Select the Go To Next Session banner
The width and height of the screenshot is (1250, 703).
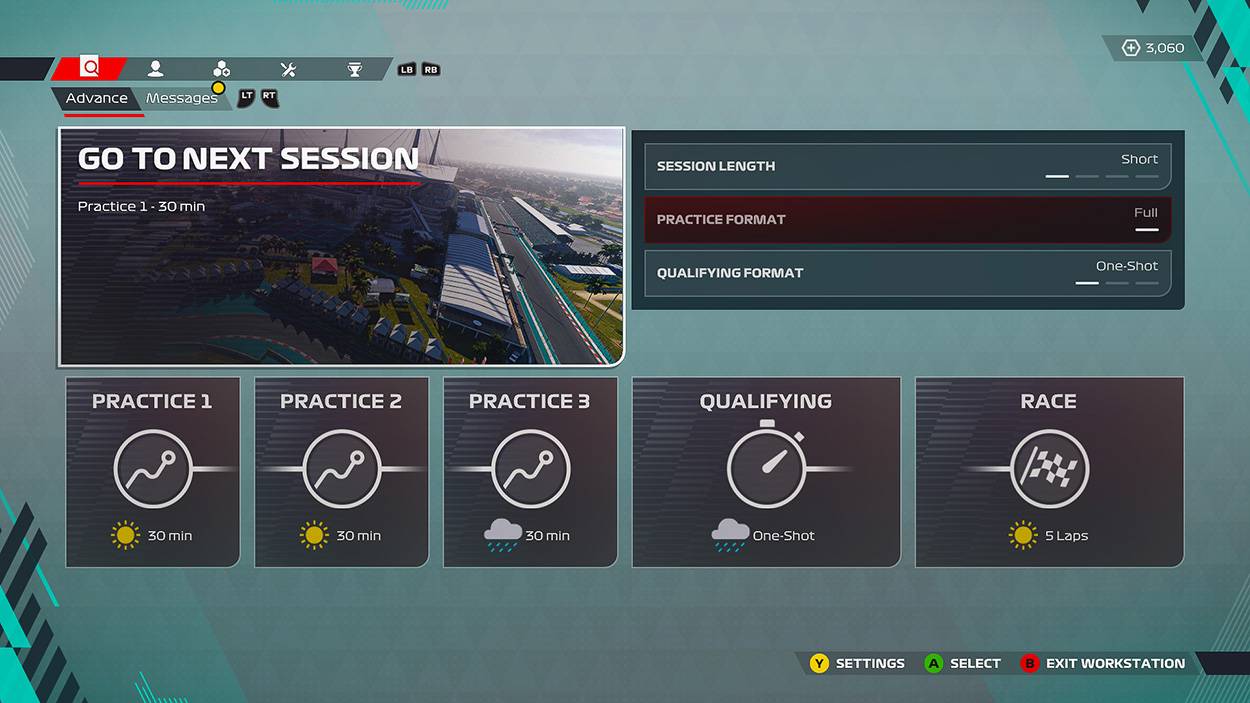341,246
